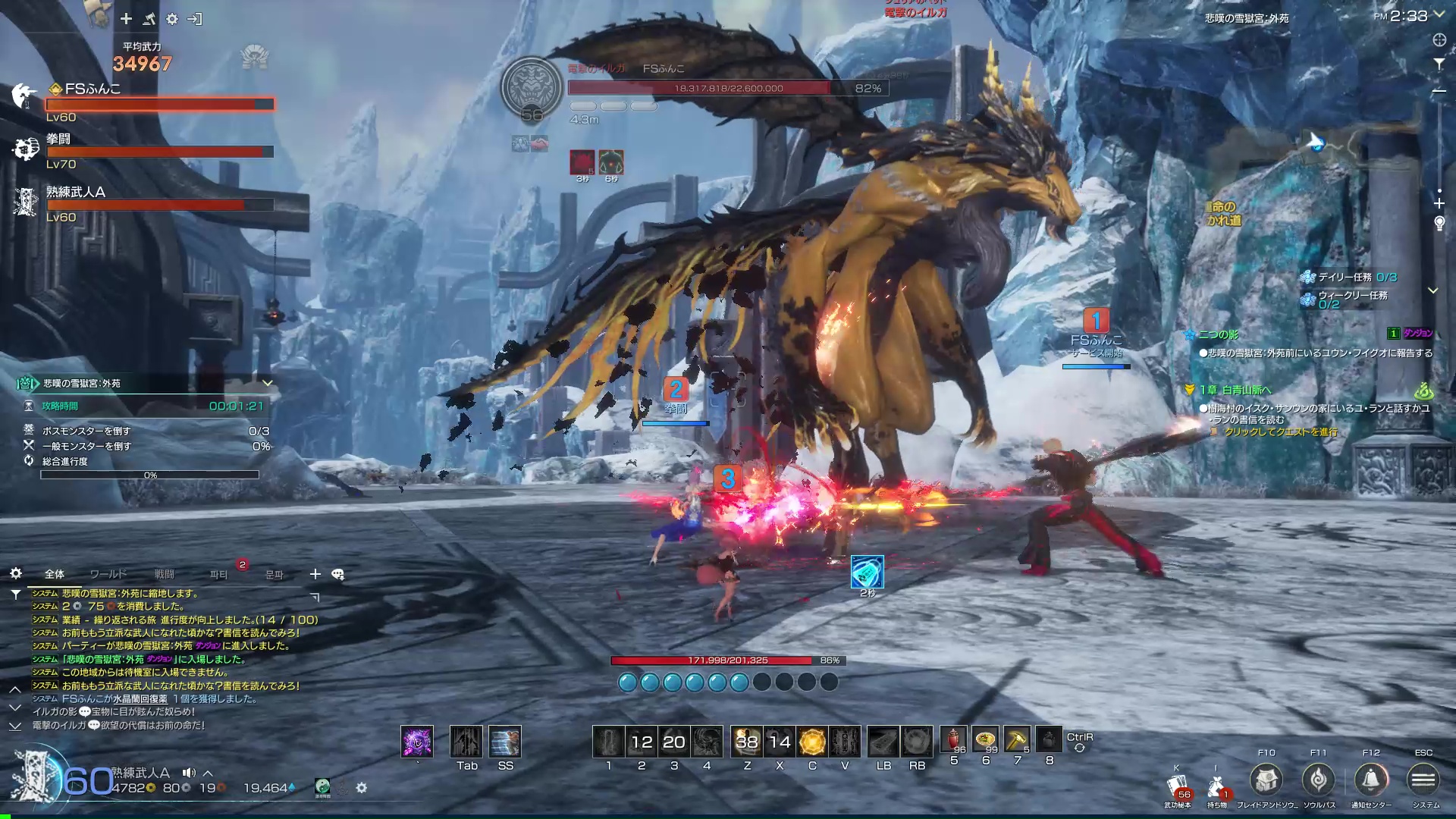Zoom in the minimap with plus button

click(x=1439, y=203)
